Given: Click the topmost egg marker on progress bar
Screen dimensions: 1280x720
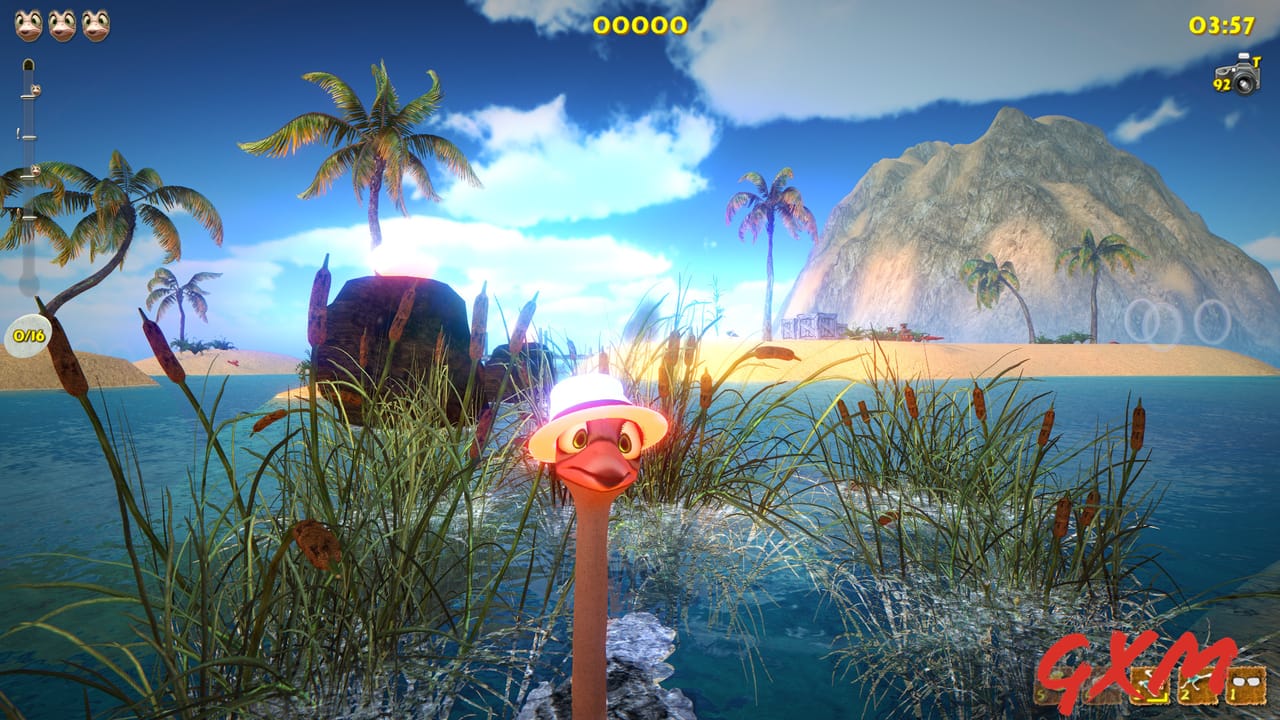Looking at the screenshot, I should [35, 88].
